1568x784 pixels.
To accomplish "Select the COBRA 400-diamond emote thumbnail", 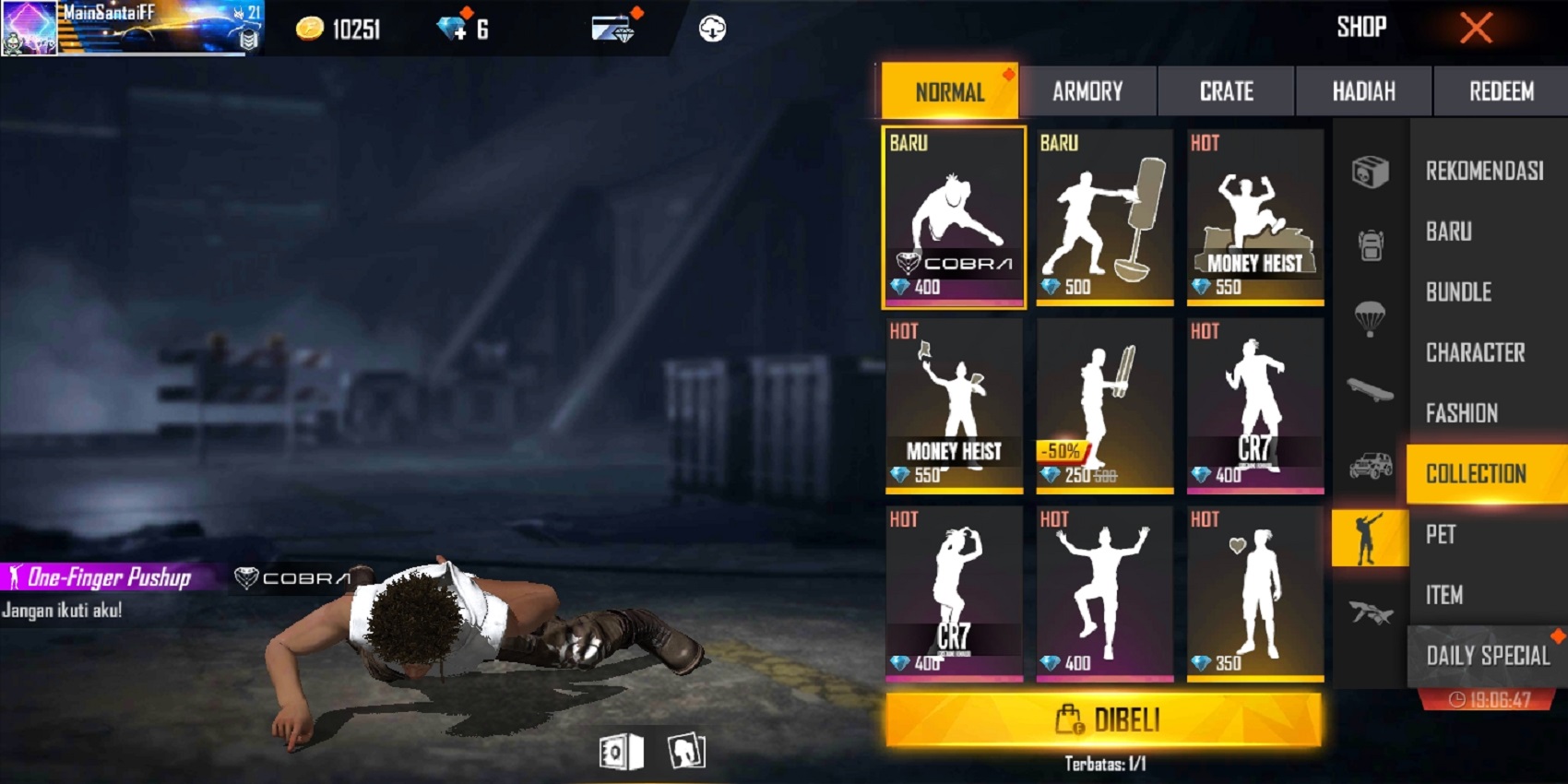I will click(953, 217).
